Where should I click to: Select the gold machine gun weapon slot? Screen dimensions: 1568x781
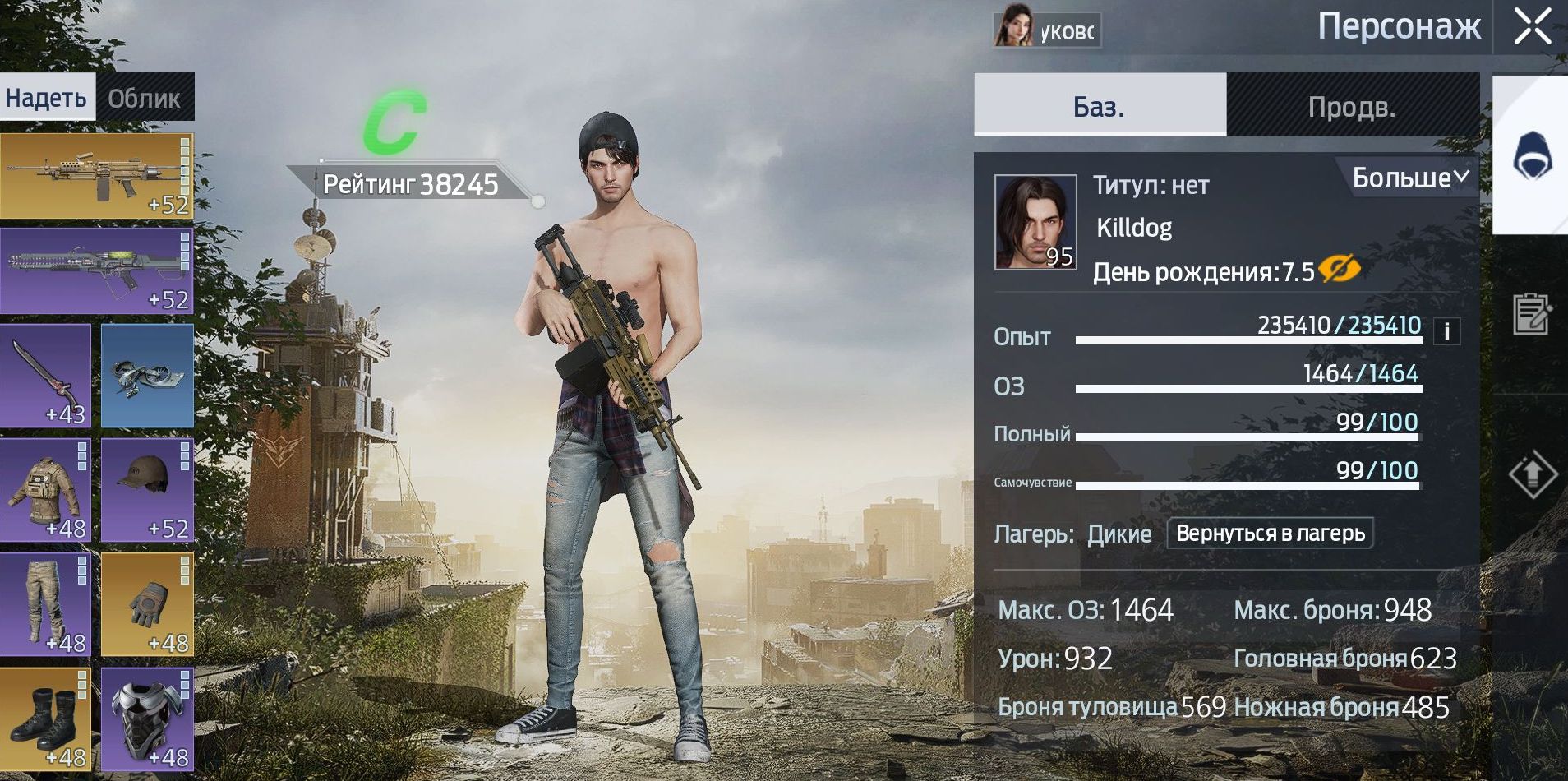pos(96,176)
